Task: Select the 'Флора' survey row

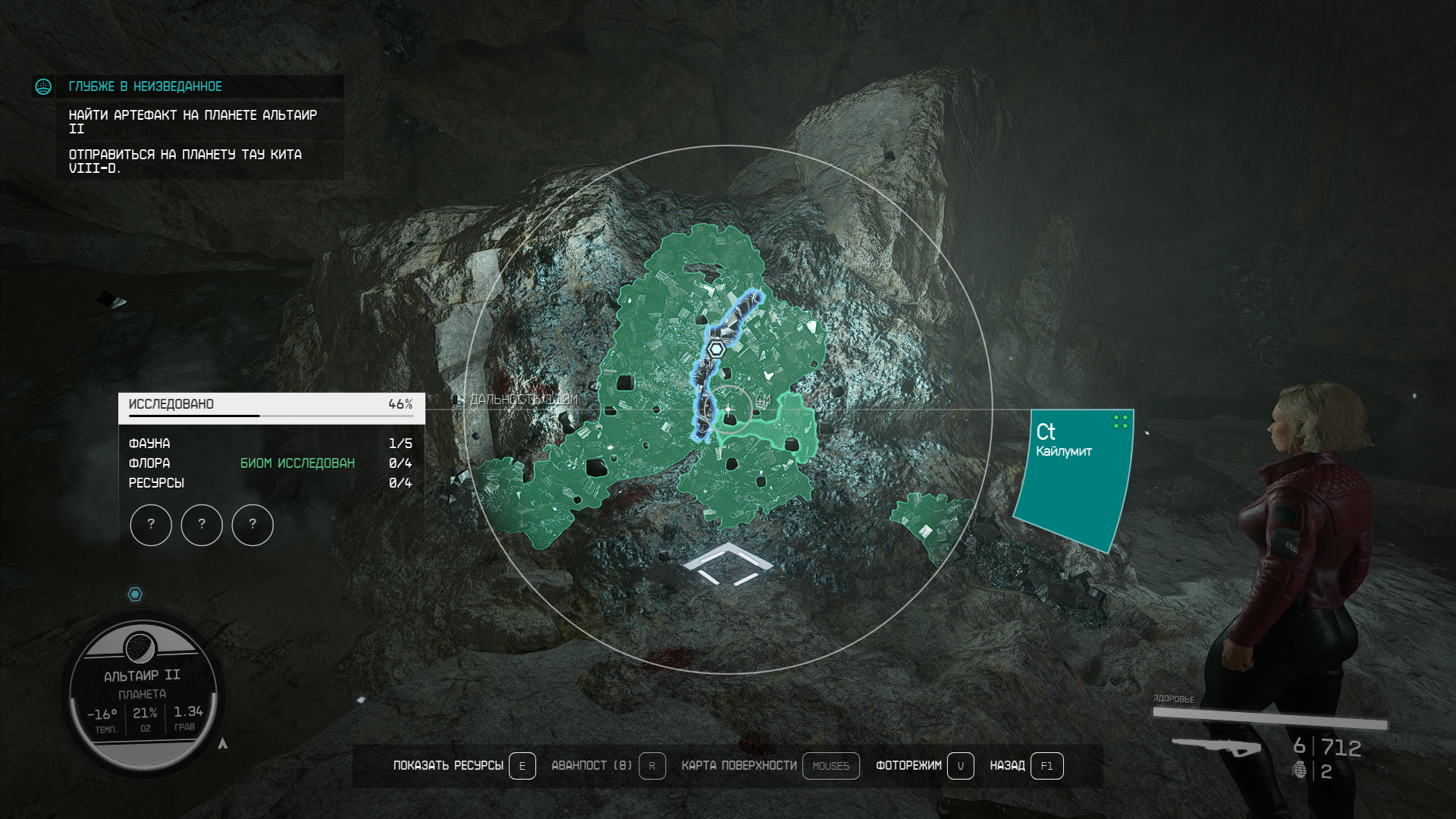Action: point(271,463)
